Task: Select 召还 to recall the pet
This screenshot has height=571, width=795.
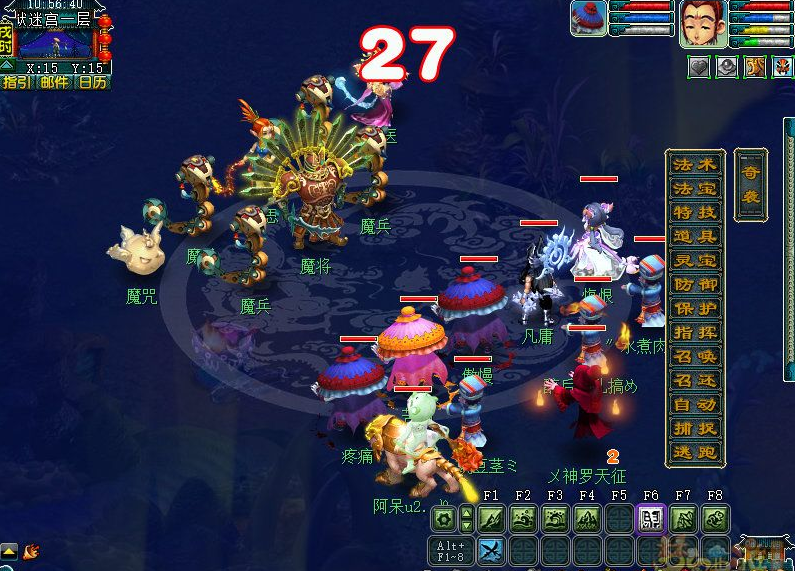Action: click(x=694, y=381)
